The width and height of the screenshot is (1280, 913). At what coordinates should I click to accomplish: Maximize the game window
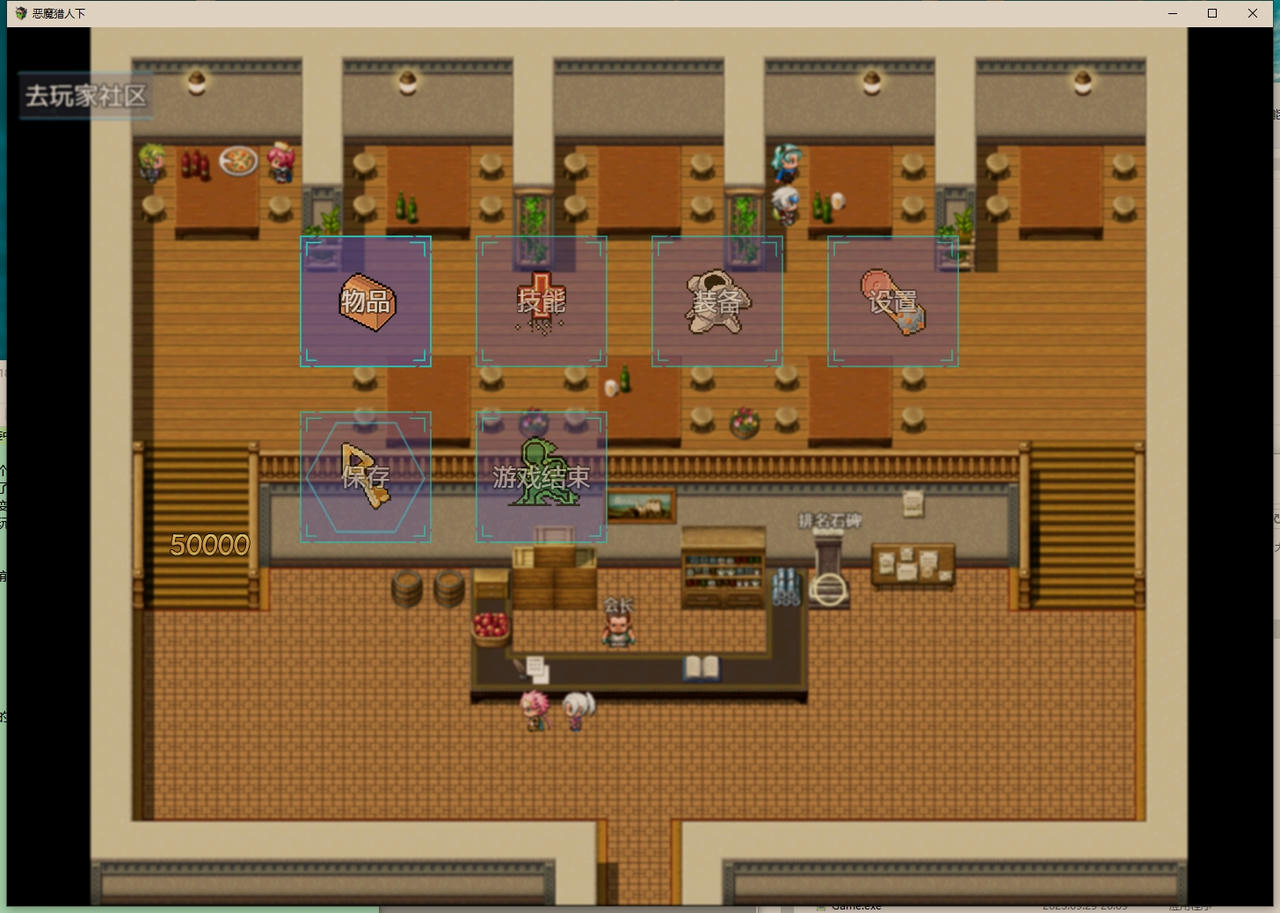coord(1212,13)
